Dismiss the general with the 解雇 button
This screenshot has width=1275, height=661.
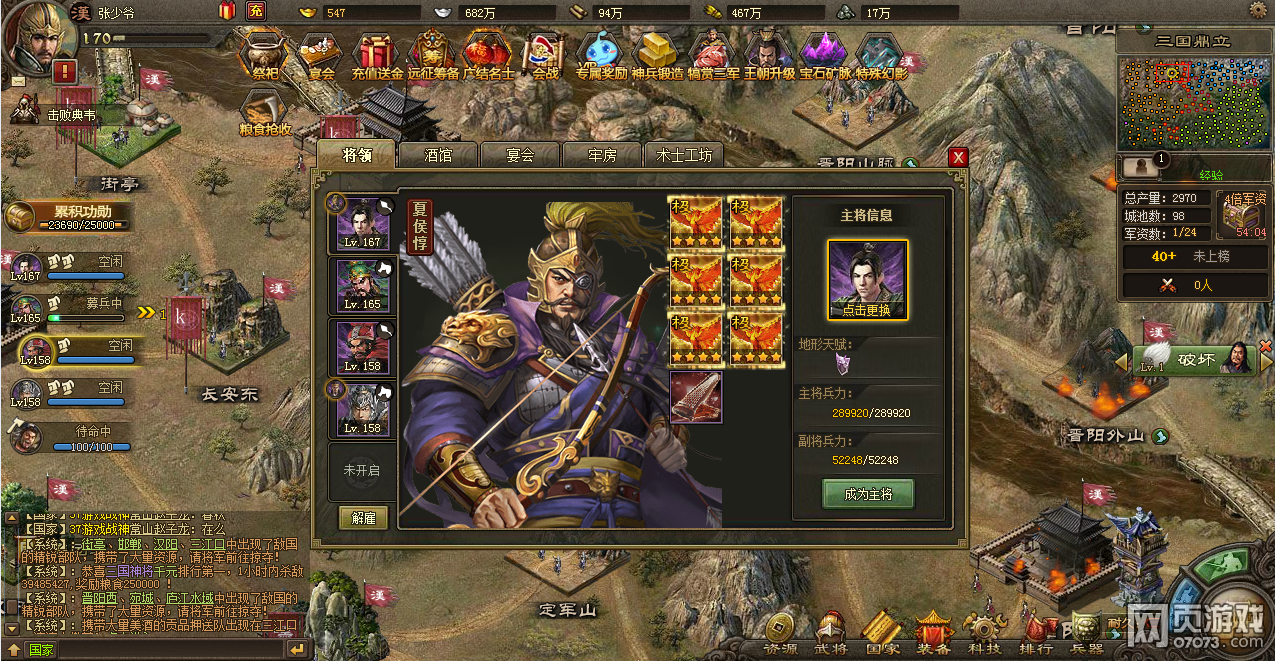tap(364, 517)
